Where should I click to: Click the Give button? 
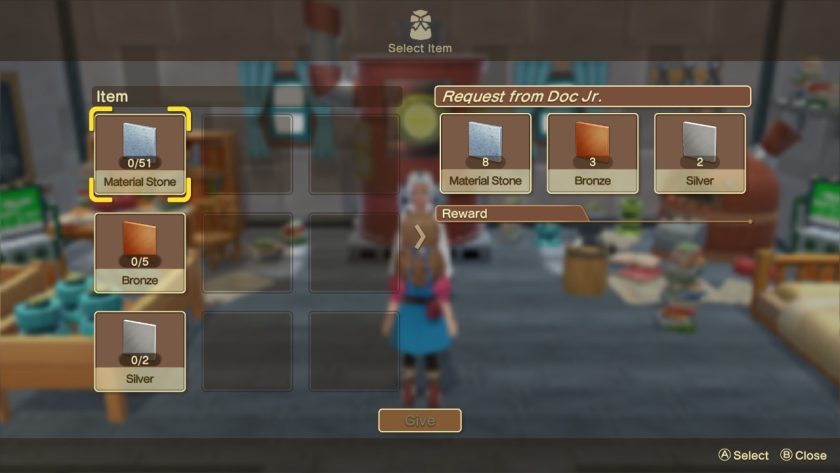tap(420, 421)
